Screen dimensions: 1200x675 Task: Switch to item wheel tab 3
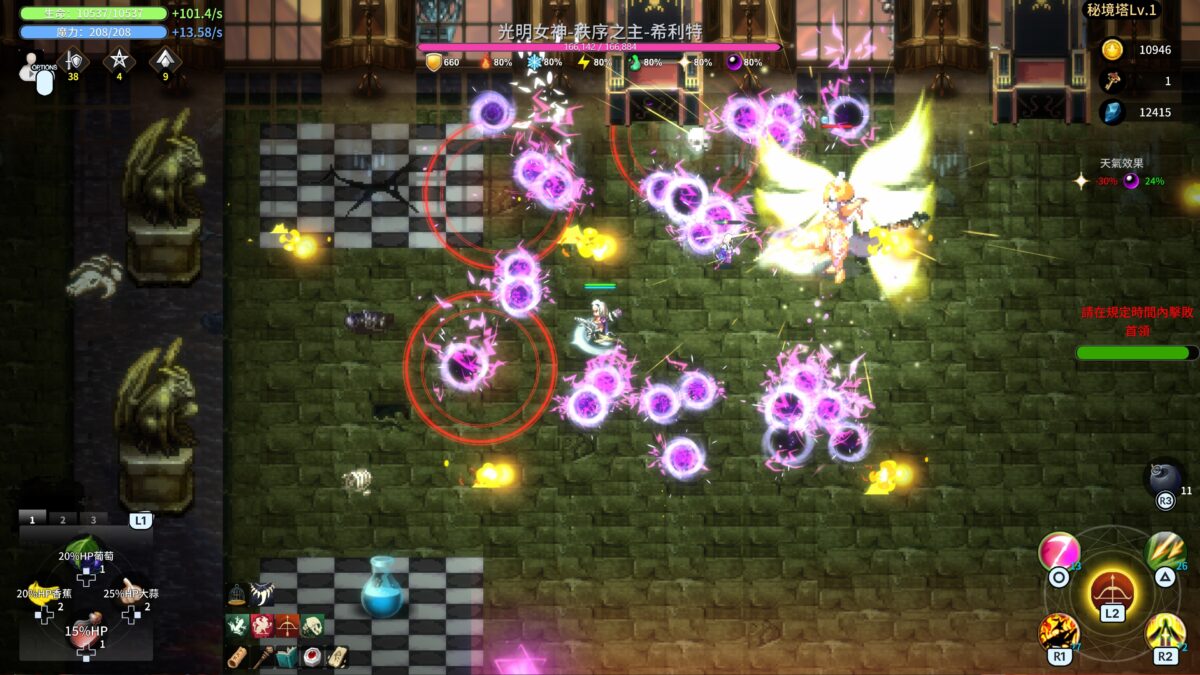point(93,519)
